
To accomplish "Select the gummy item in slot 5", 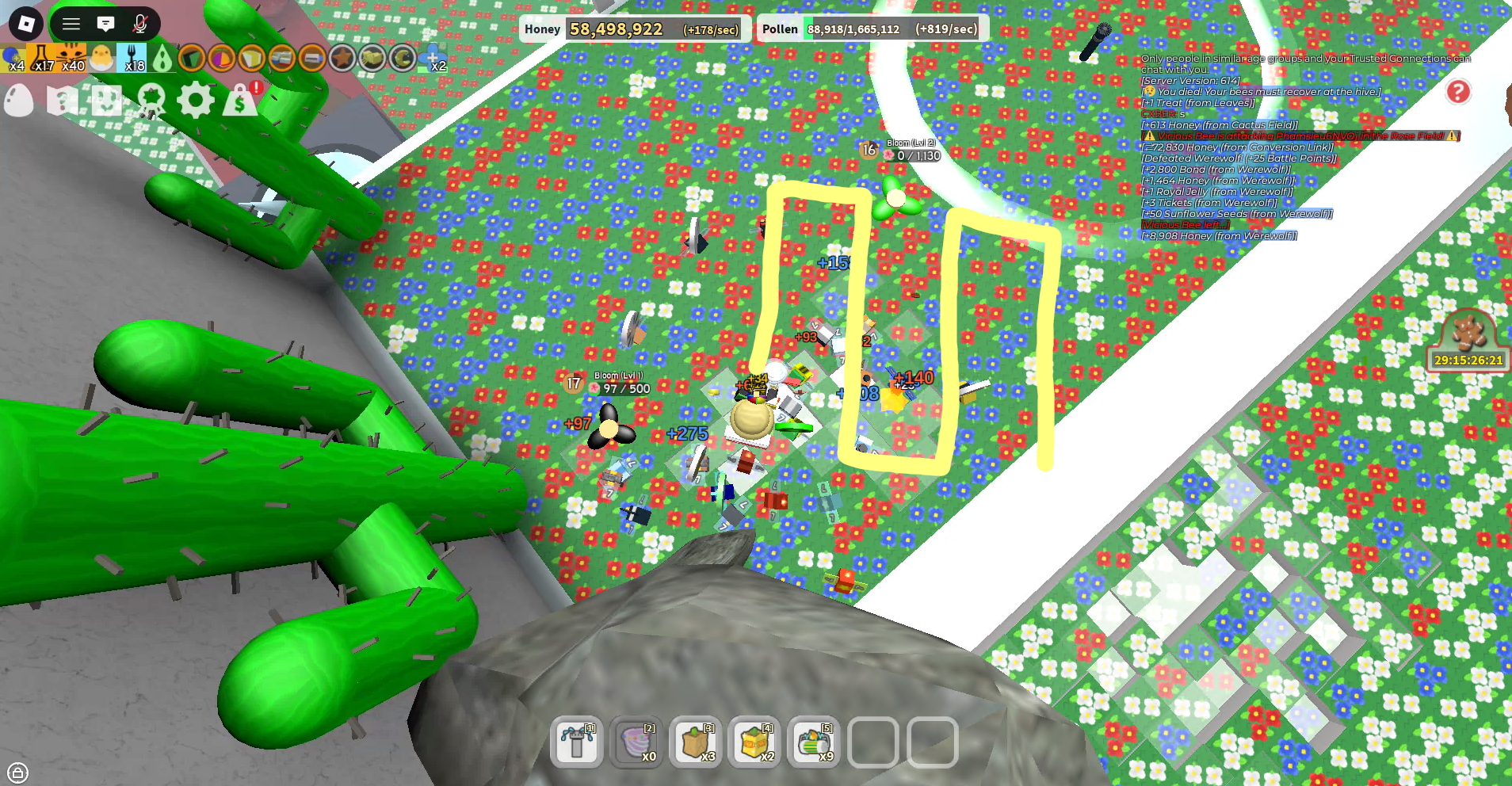I will click(813, 743).
